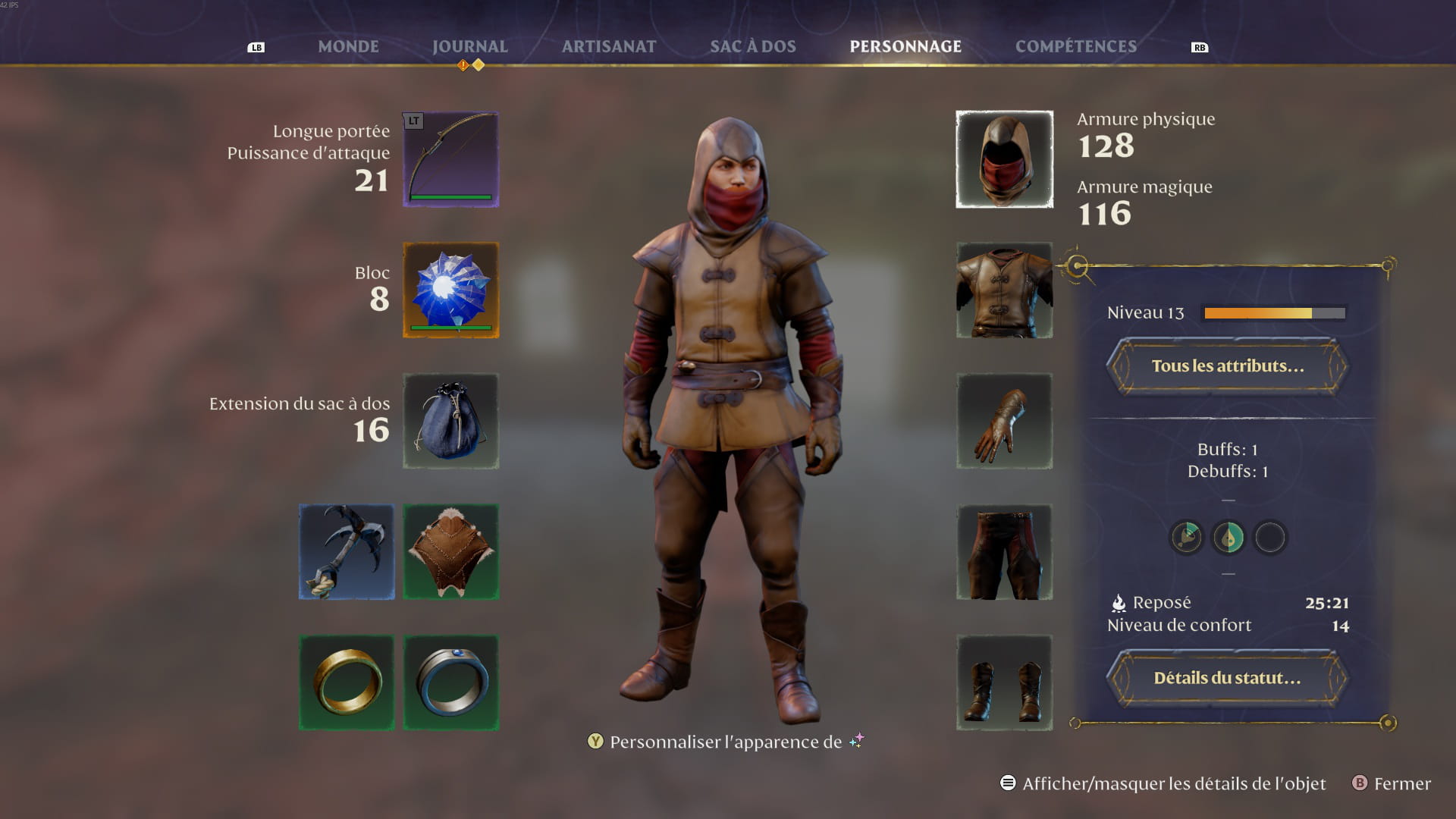Show Détails du statut
This screenshot has height=819, width=1456.
click(x=1227, y=678)
